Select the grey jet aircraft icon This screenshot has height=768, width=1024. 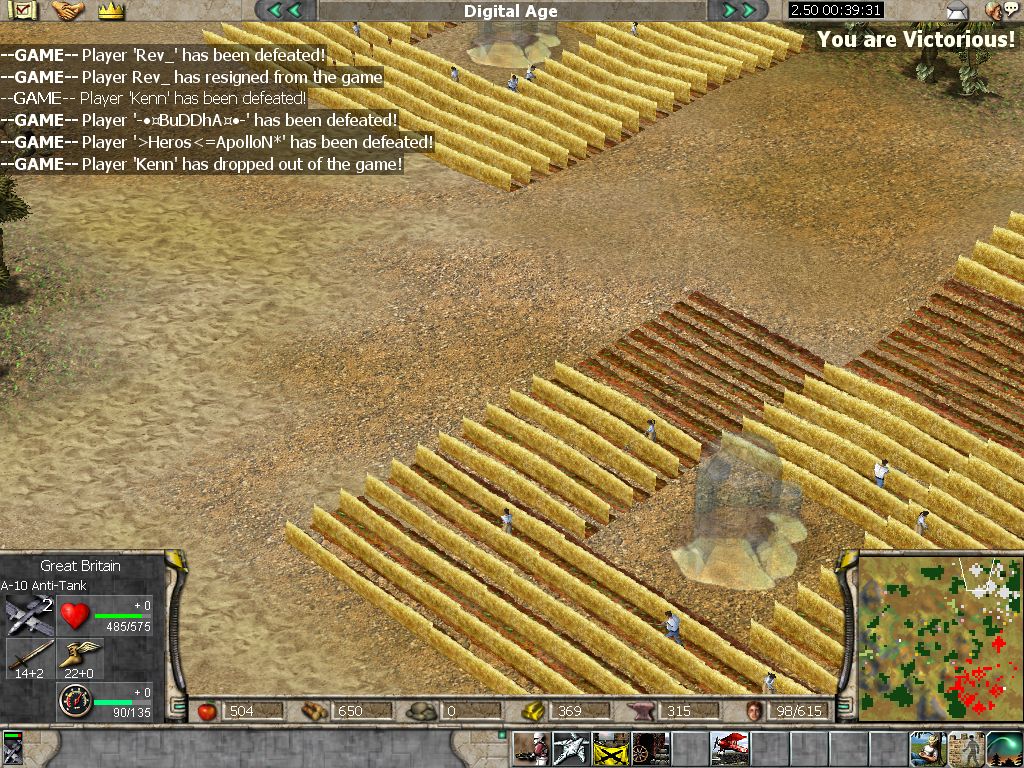pos(571,748)
